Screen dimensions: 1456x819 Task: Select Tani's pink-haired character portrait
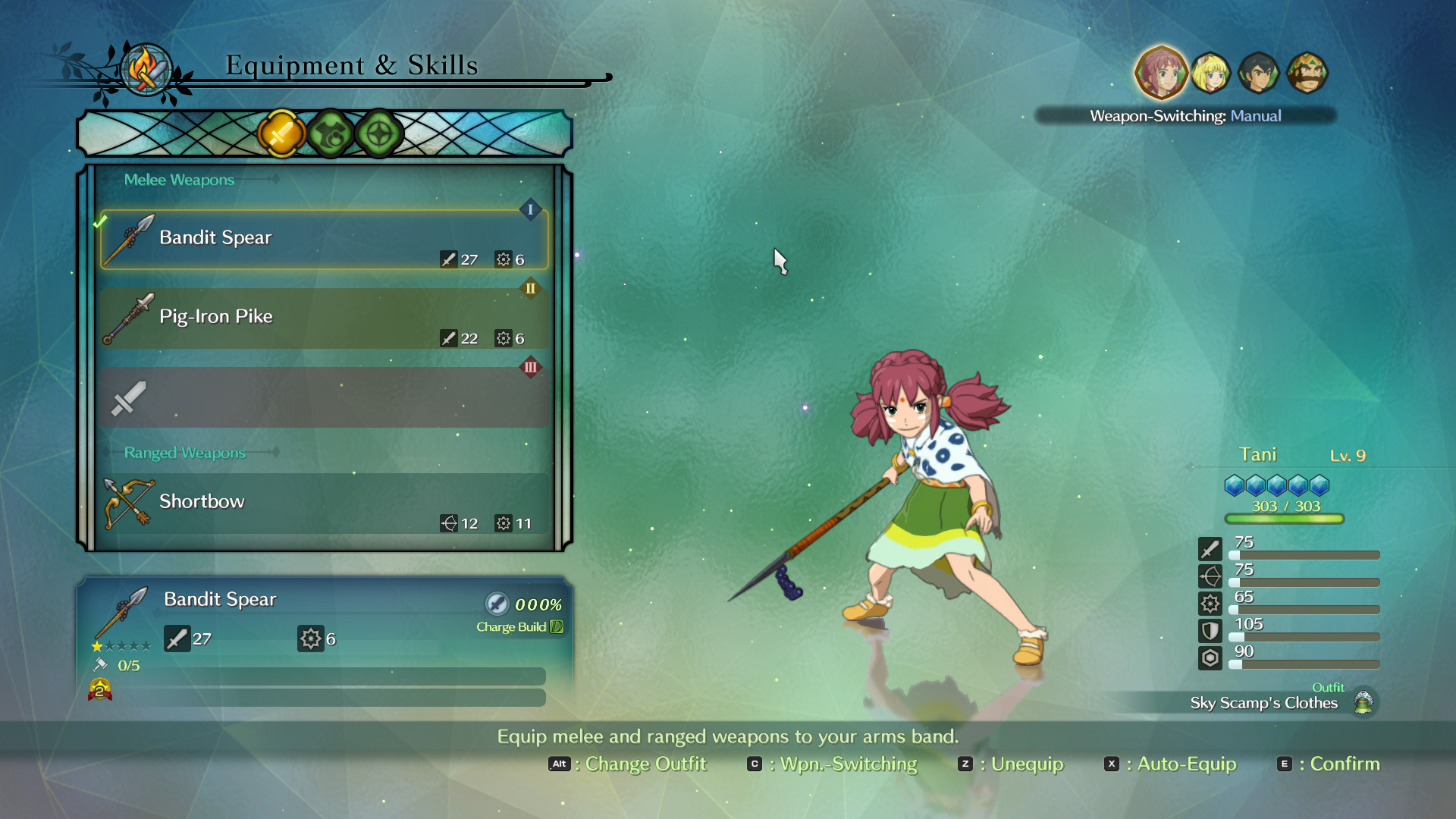point(1160,73)
